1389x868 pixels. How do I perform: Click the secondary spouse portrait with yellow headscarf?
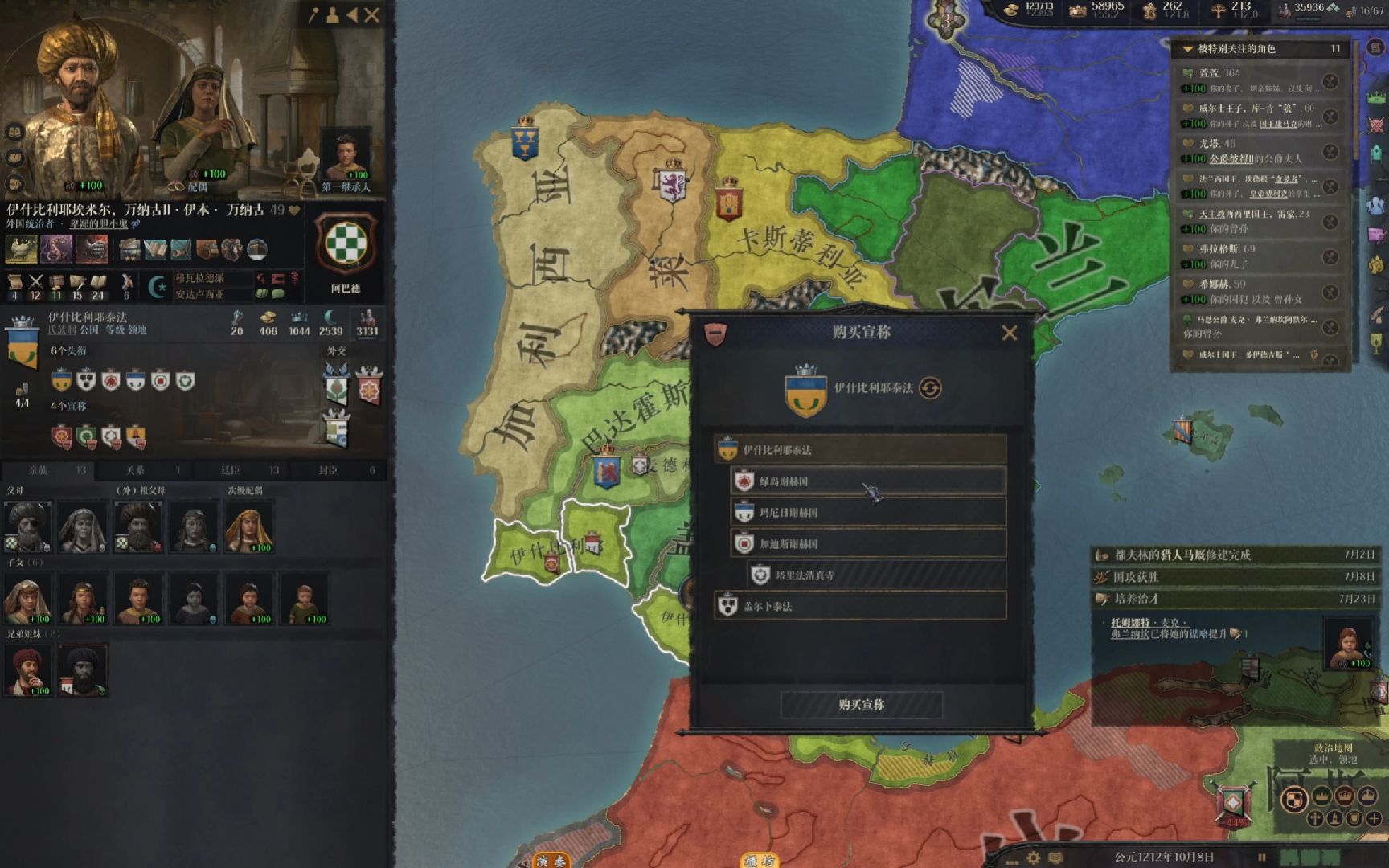[x=249, y=526]
